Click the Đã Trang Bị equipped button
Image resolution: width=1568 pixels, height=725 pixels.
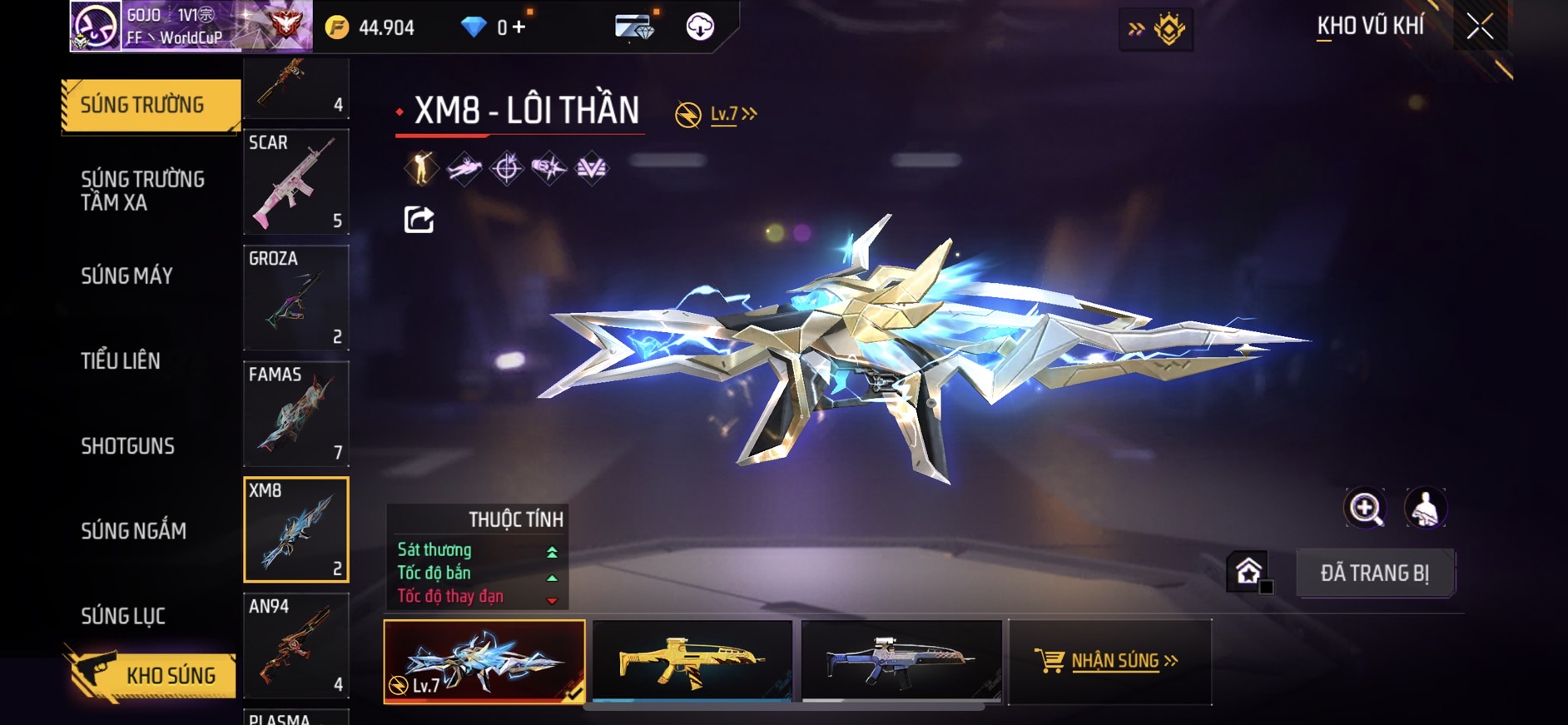[x=1374, y=574]
